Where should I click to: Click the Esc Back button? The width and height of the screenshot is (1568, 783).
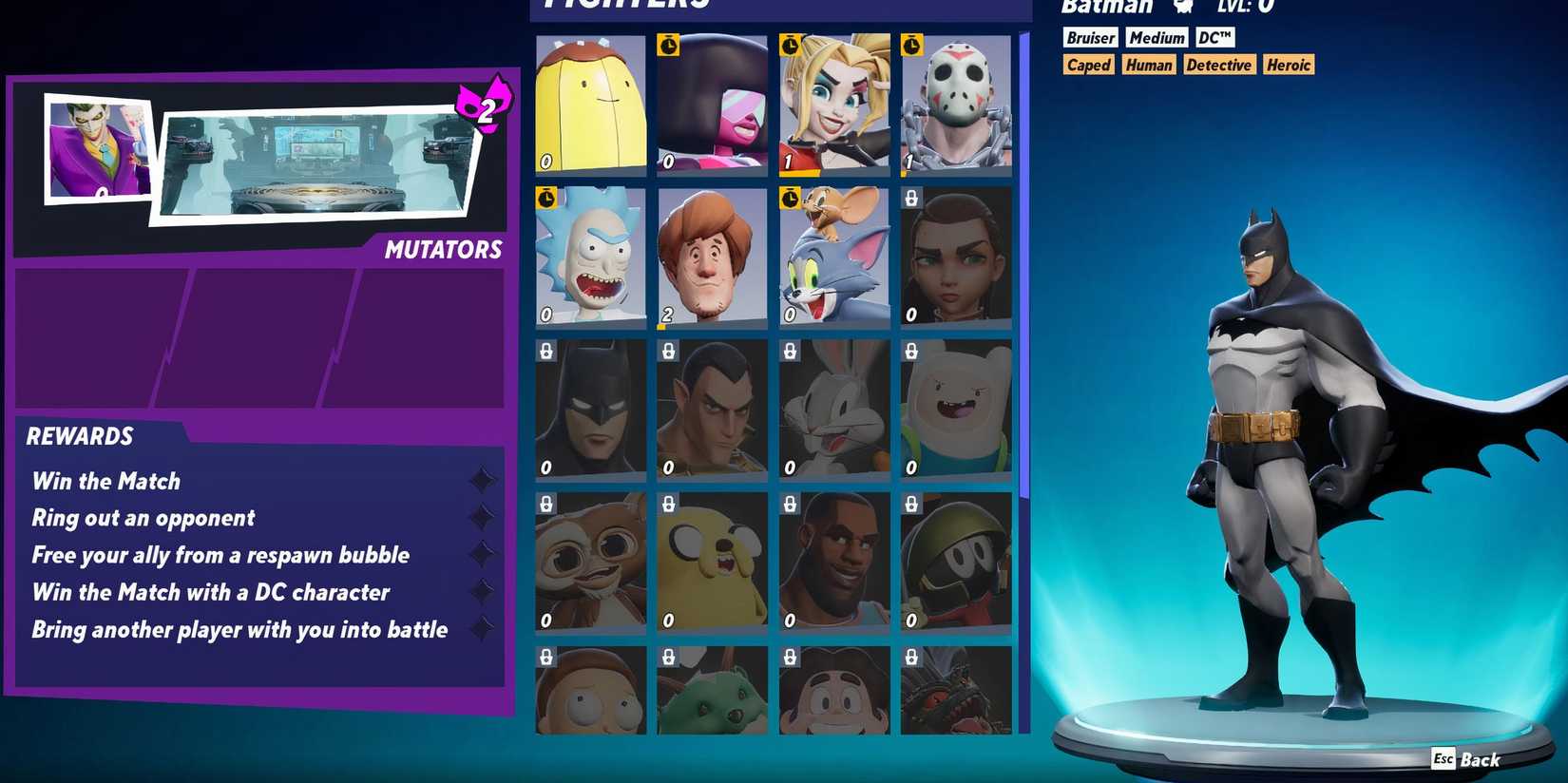click(x=1465, y=759)
